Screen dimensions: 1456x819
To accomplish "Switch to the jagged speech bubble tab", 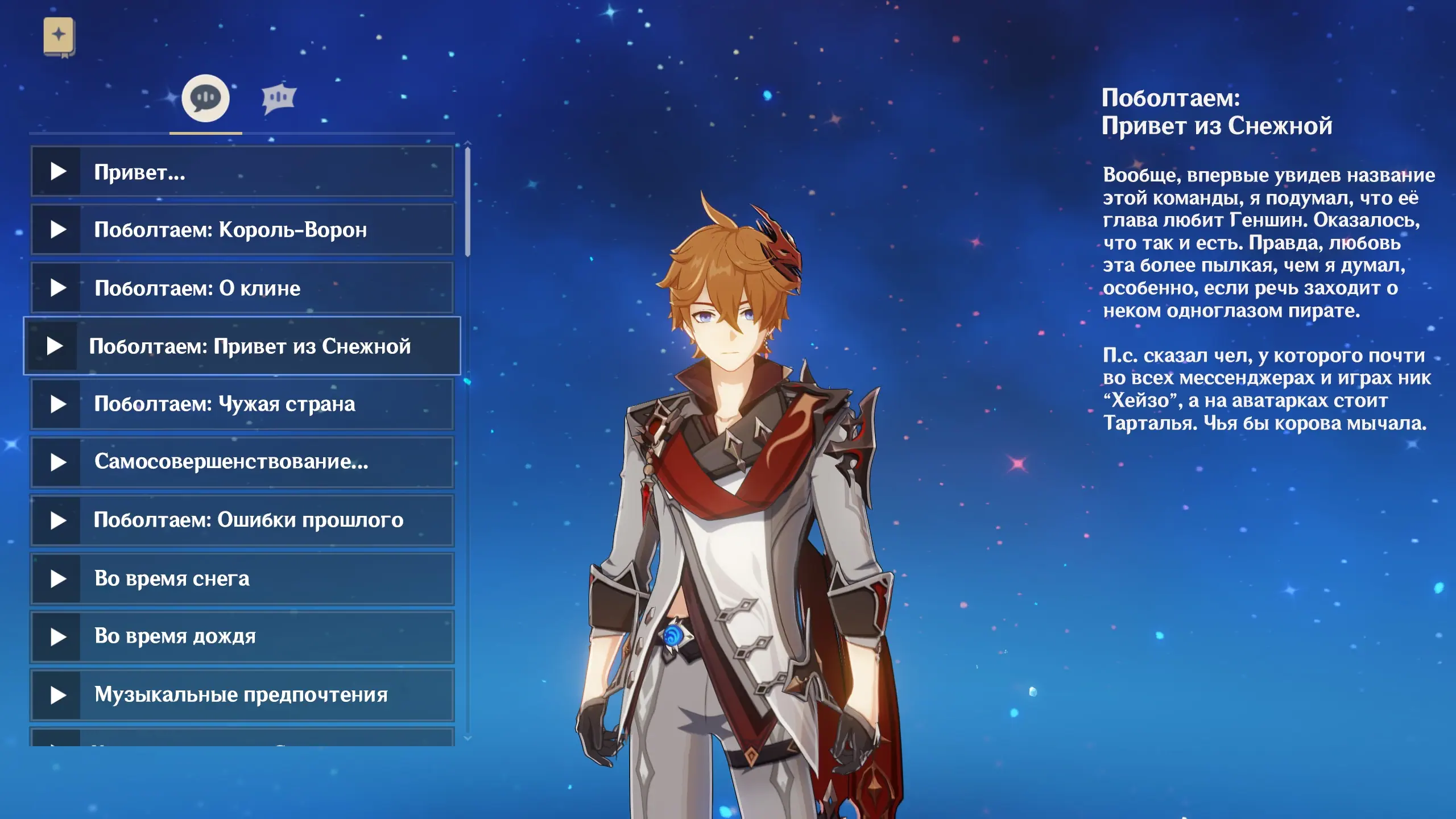I will (279, 98).
